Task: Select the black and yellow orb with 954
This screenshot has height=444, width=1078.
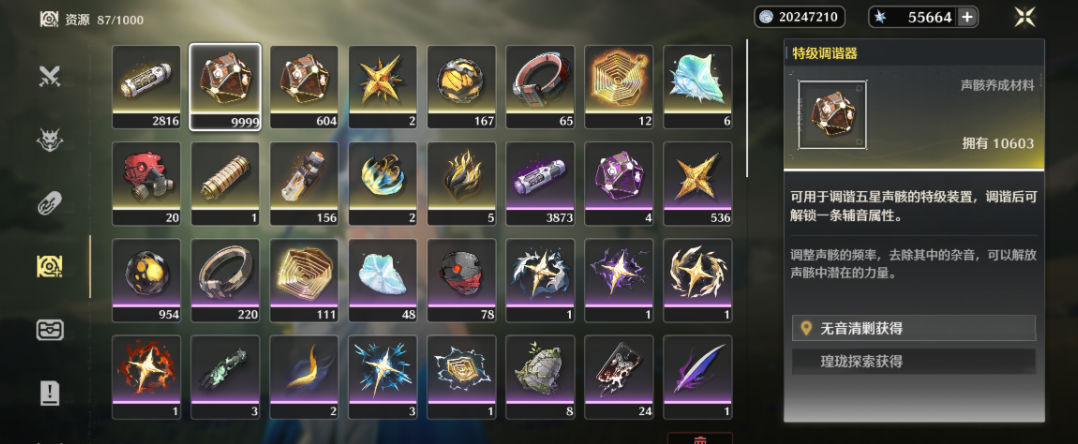Action: pos(147,275)
